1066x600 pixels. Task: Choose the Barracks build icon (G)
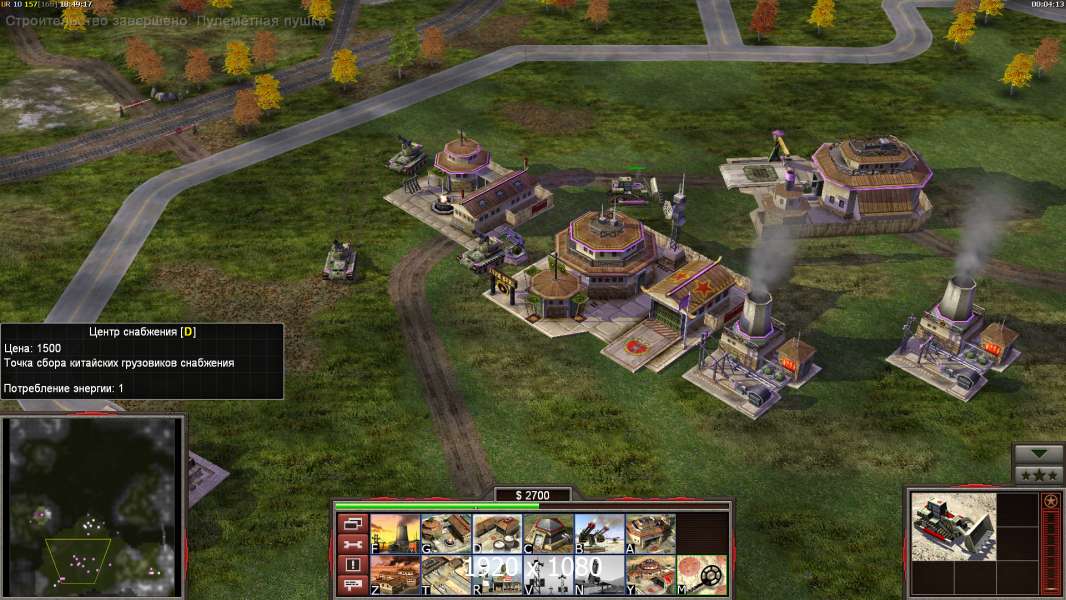[x=446, y=533]
